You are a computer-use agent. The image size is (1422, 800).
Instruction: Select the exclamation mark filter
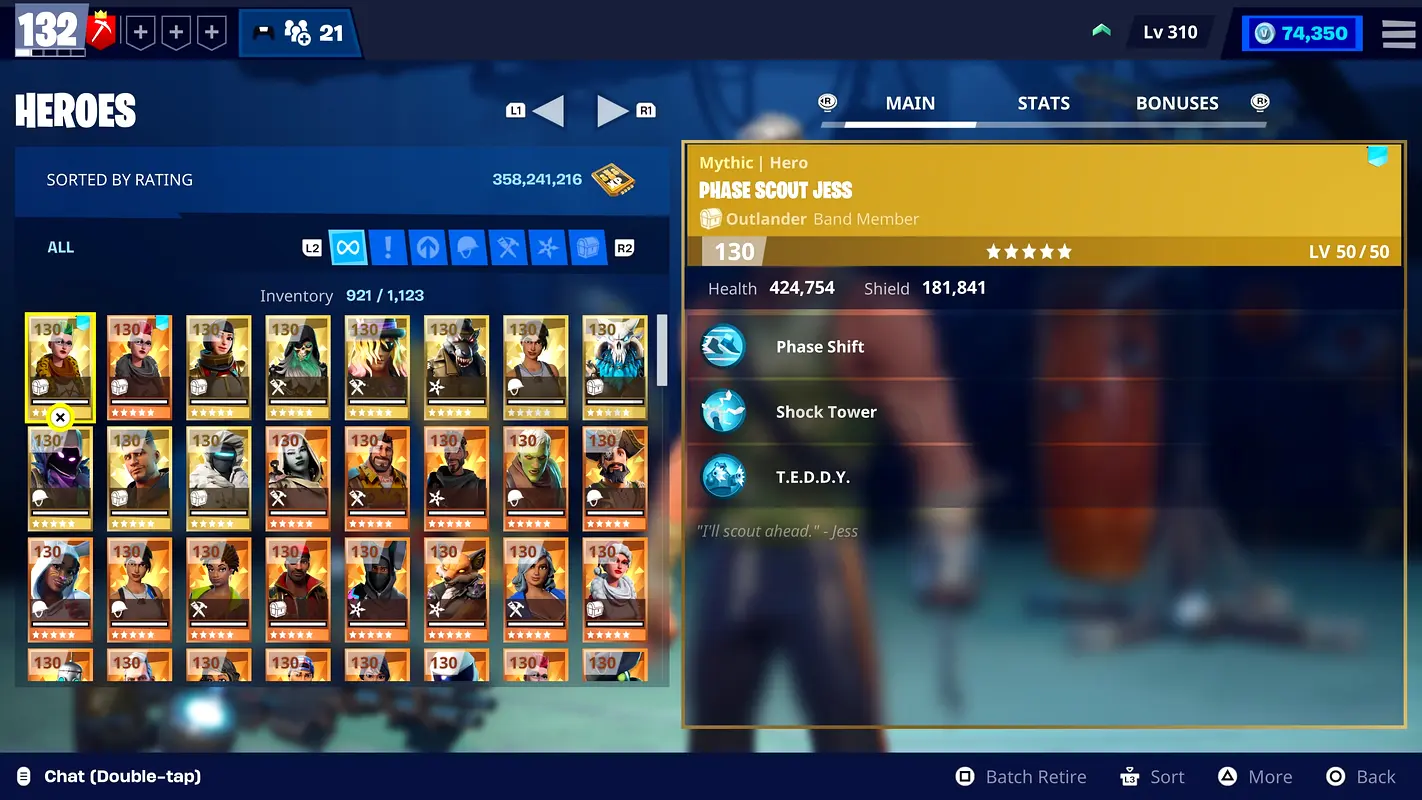pos(387,247)
